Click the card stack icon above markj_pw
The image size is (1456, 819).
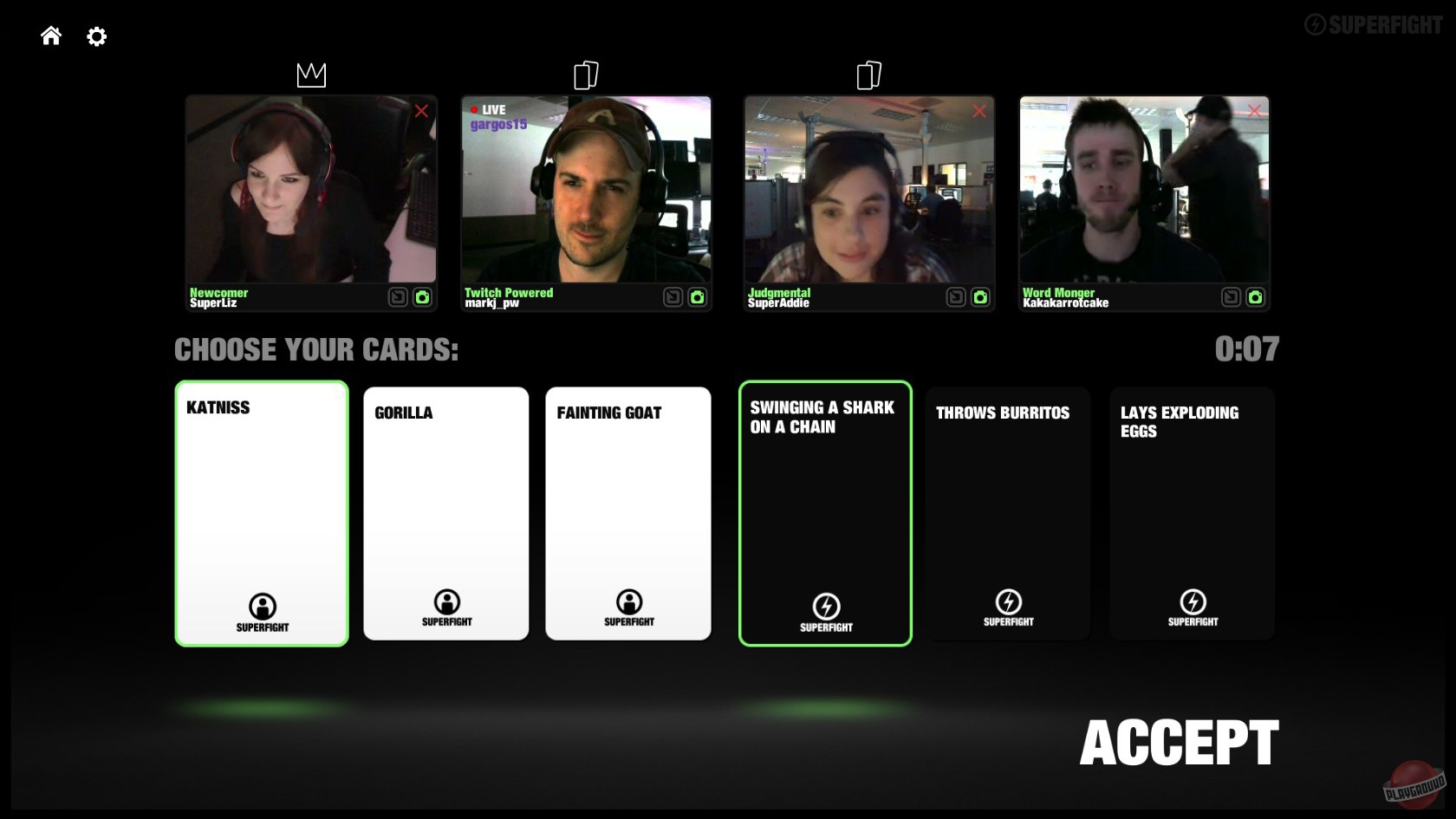coord(586,75)
